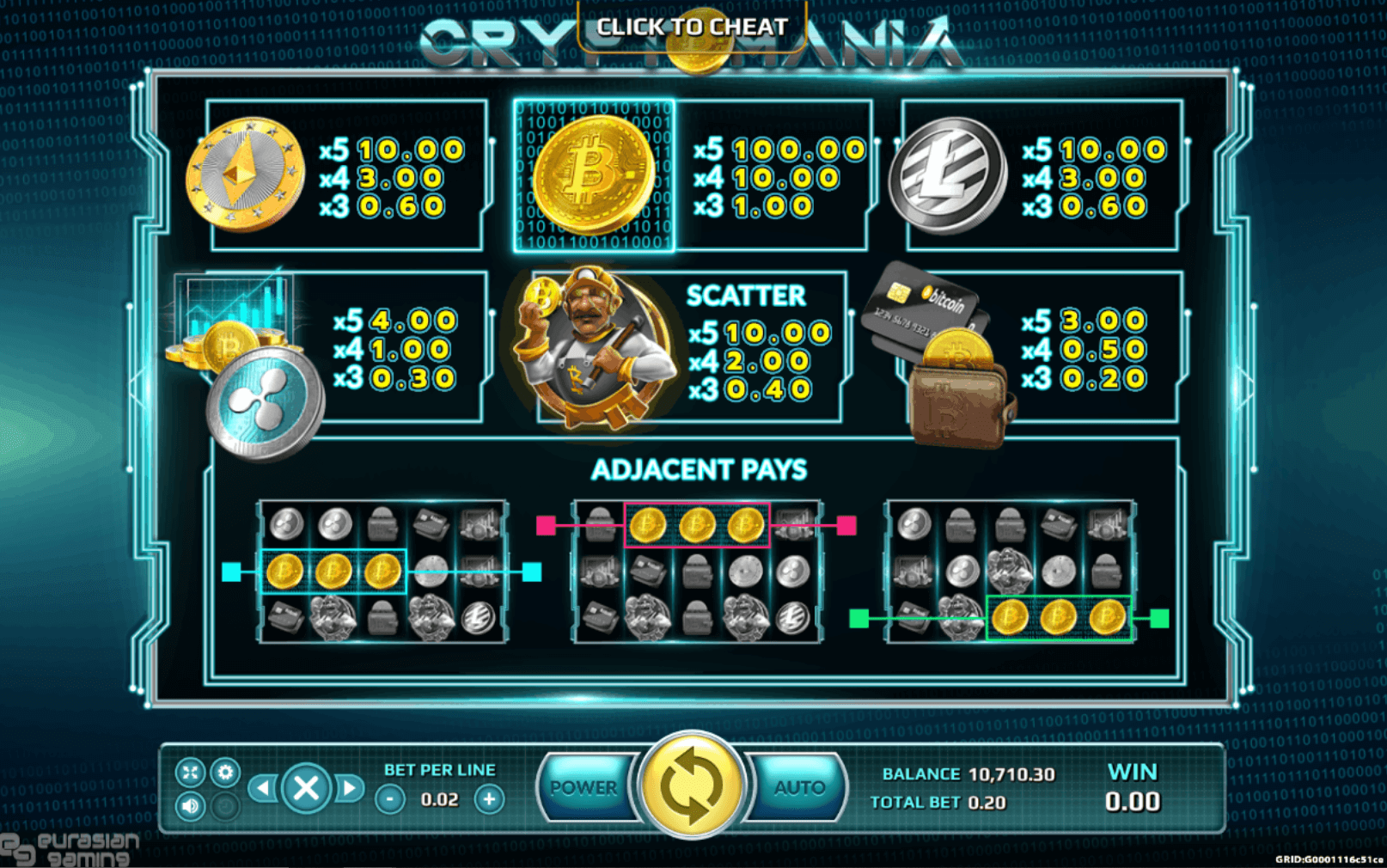Activate the POWER spin button
Viewport: 1387px width, 868px height.
click(x=585, y=787)
